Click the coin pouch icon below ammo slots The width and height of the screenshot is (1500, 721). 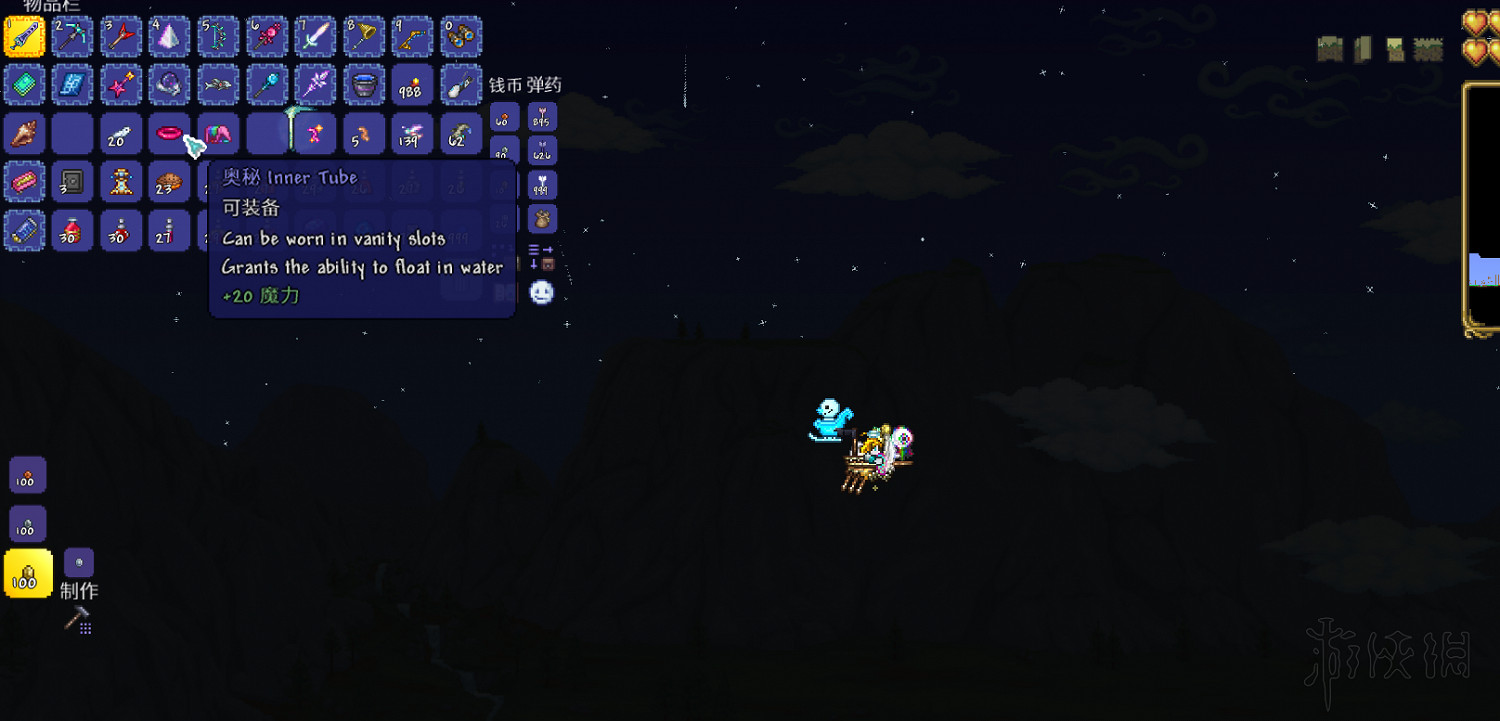click(541, 218)
